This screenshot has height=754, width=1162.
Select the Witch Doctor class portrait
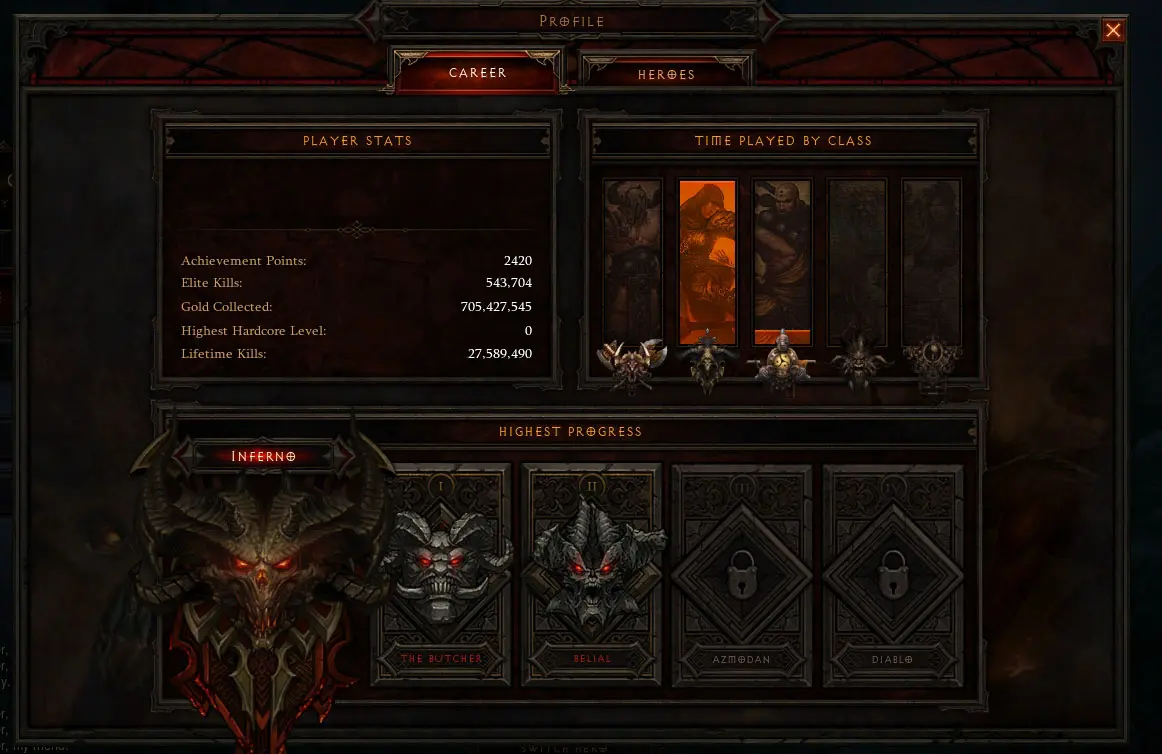(857, 262)
